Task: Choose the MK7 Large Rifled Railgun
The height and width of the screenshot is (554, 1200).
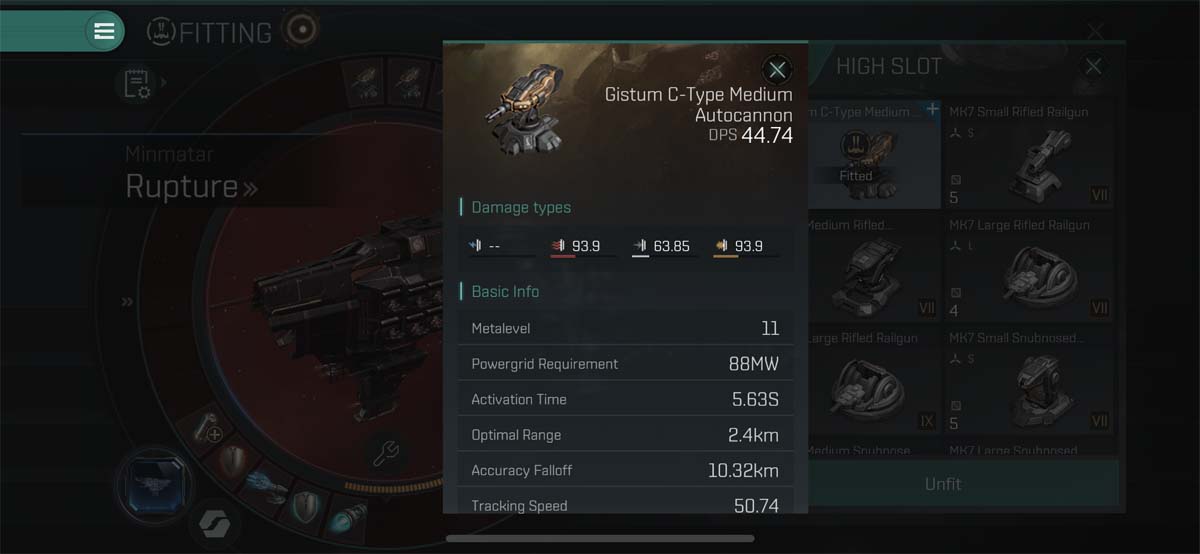Action: (1029, 267)
